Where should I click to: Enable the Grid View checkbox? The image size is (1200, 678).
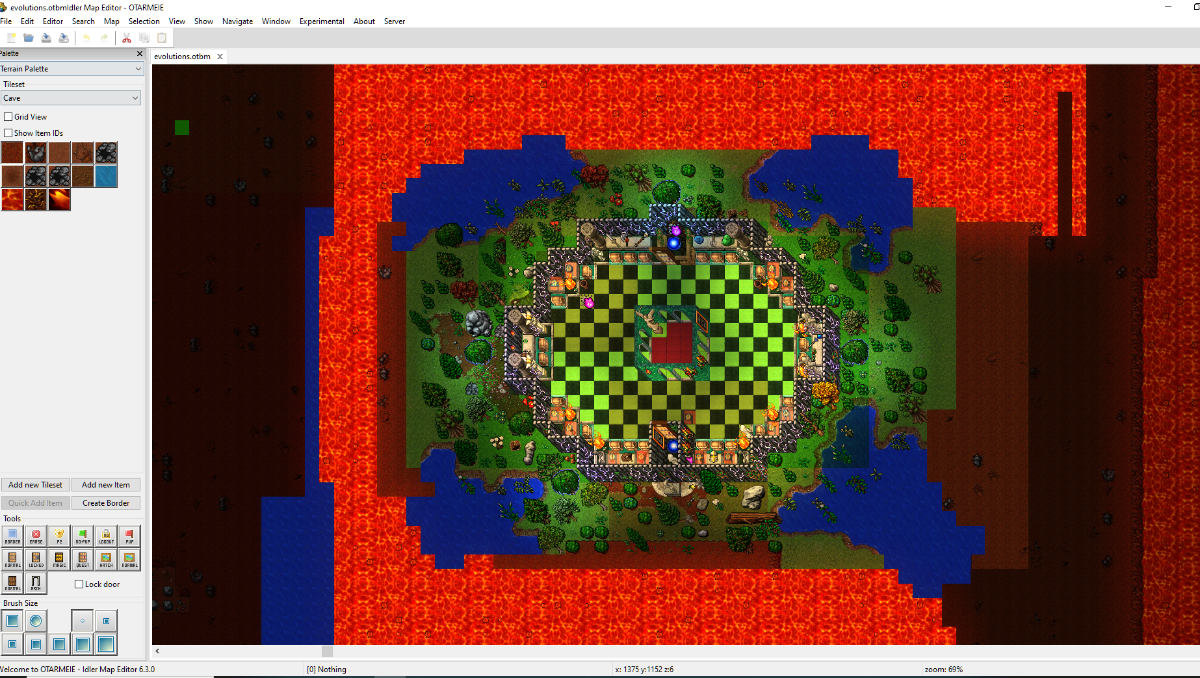pos(9,117)
